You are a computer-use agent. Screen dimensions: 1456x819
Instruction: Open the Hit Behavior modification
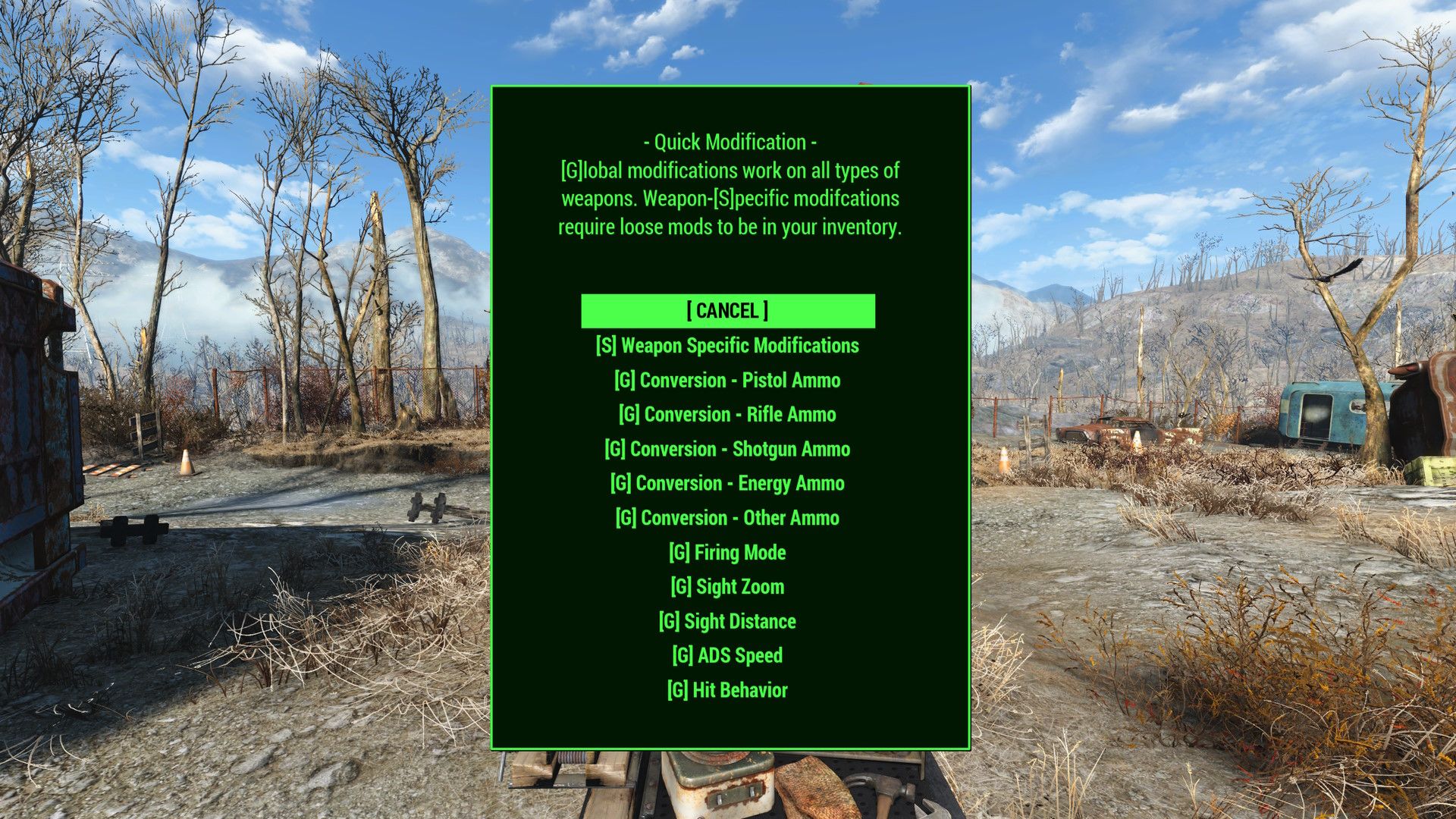coord(727,689)
